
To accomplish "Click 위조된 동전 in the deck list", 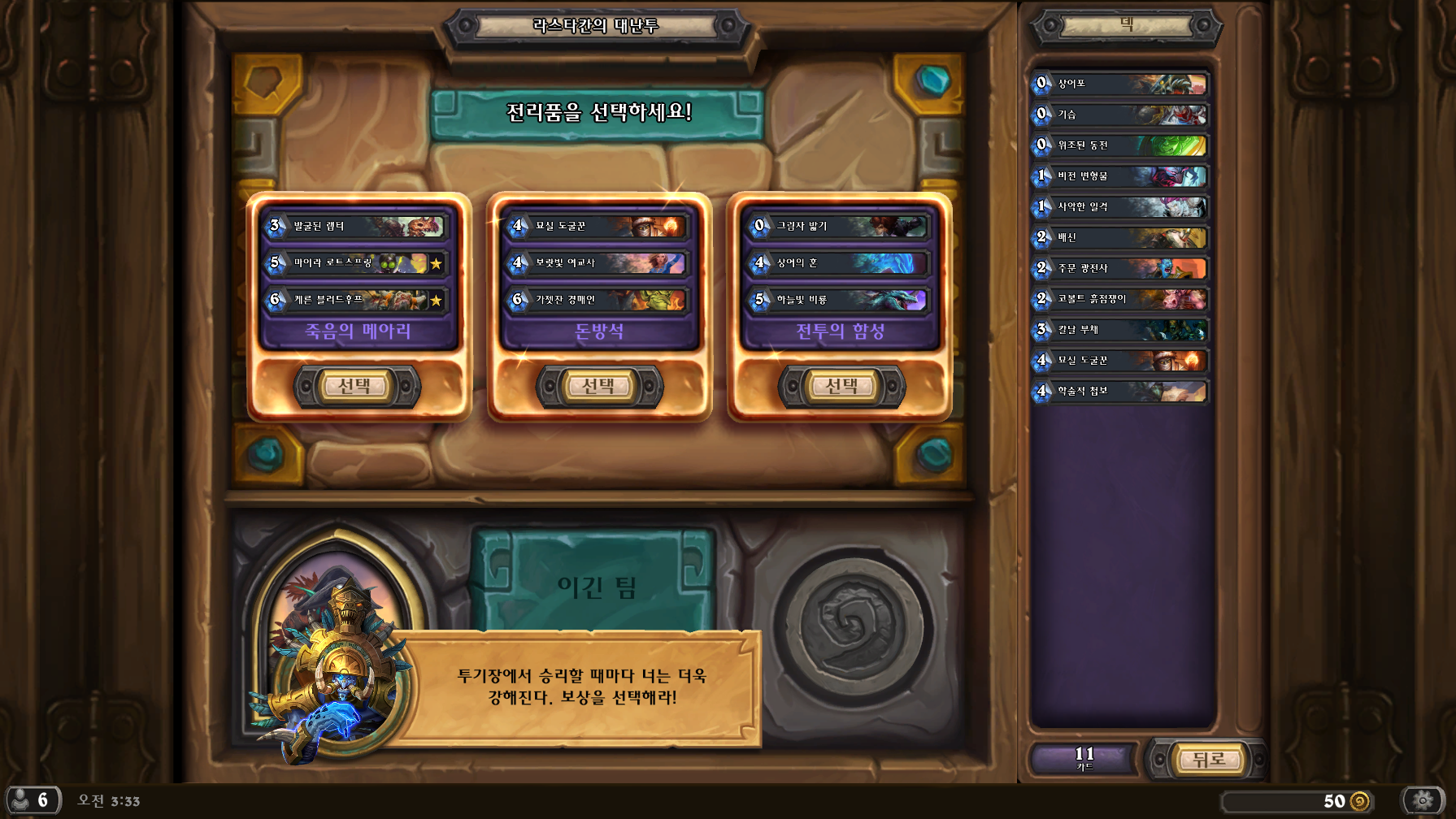I will 1120,145.
